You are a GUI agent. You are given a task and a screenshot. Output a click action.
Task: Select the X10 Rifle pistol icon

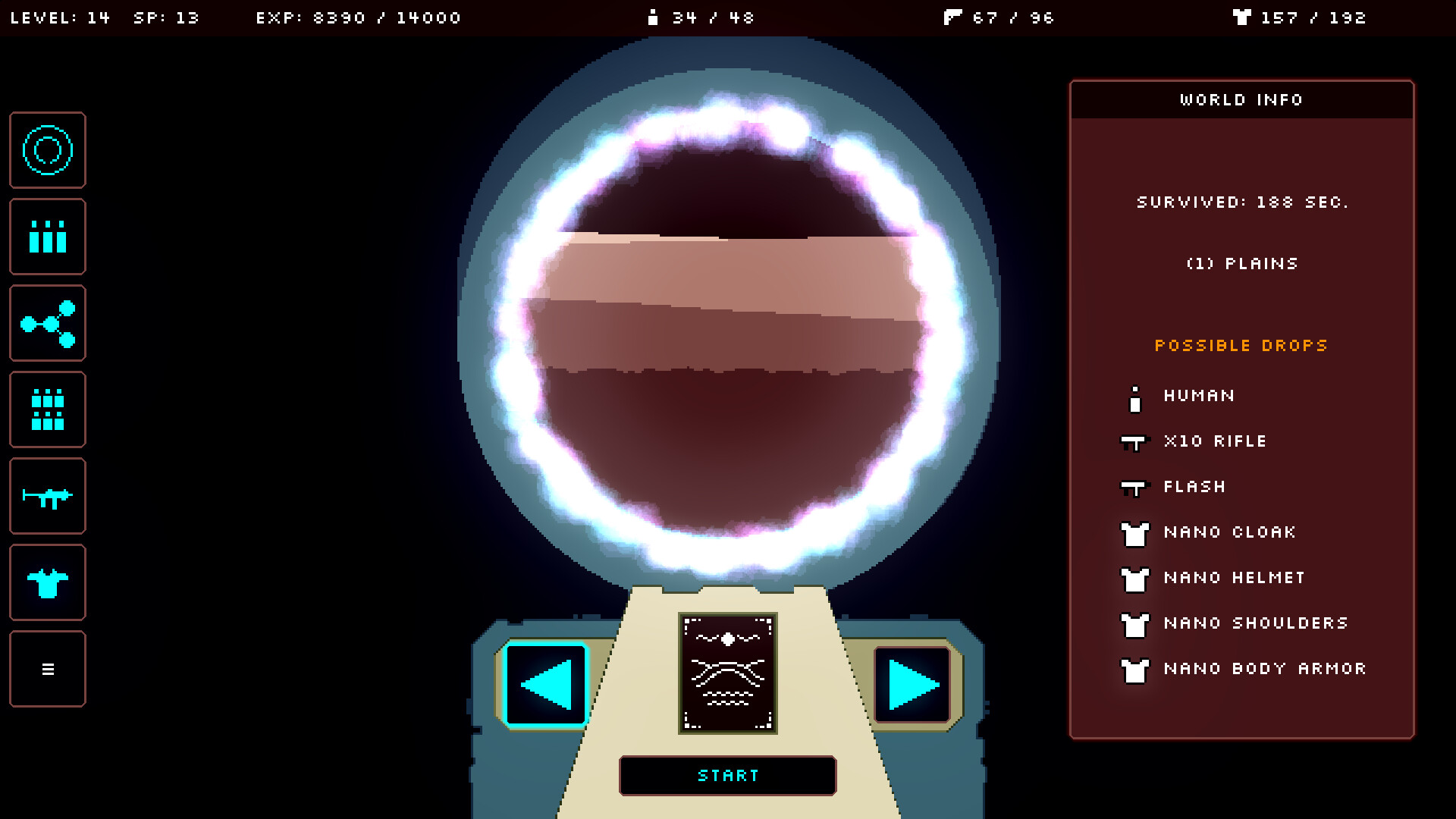[x=1134, y=443]
